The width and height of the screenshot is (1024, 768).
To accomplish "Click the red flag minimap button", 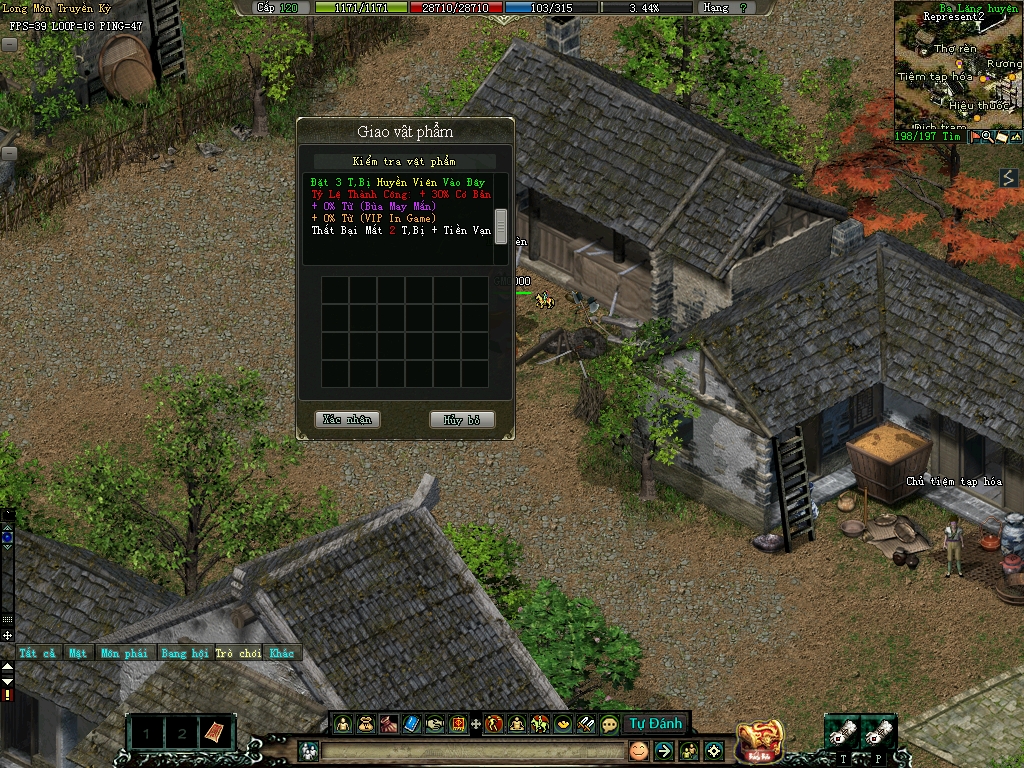I will (974, 137).
